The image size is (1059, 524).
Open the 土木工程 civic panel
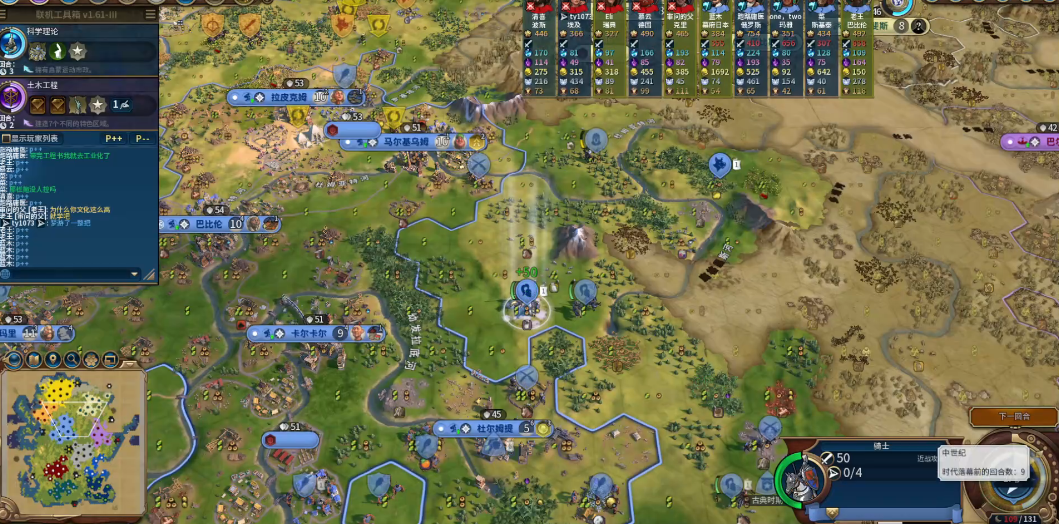tap(42, 86)
